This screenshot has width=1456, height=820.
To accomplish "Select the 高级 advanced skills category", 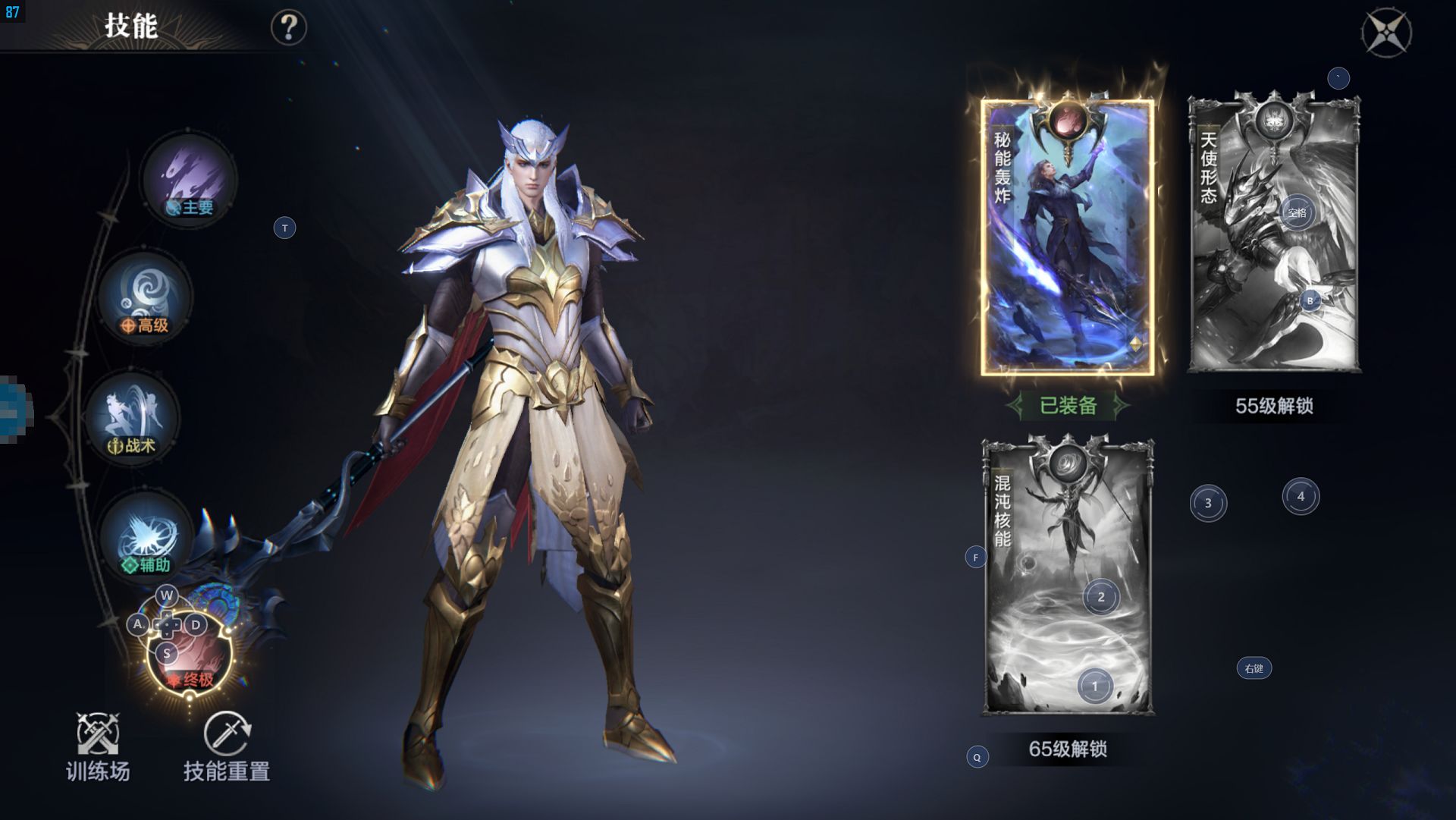I will pos(146,300).
